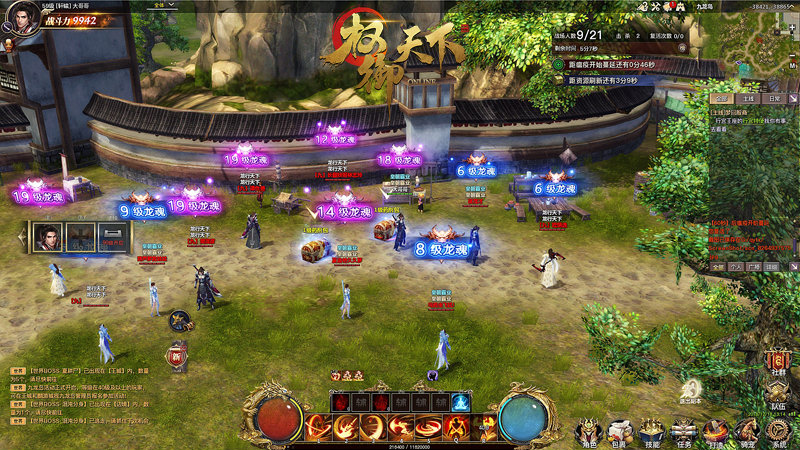Open the 系统 system settings gear
Viewport: 800px width, 450px height.
[778, 429]
